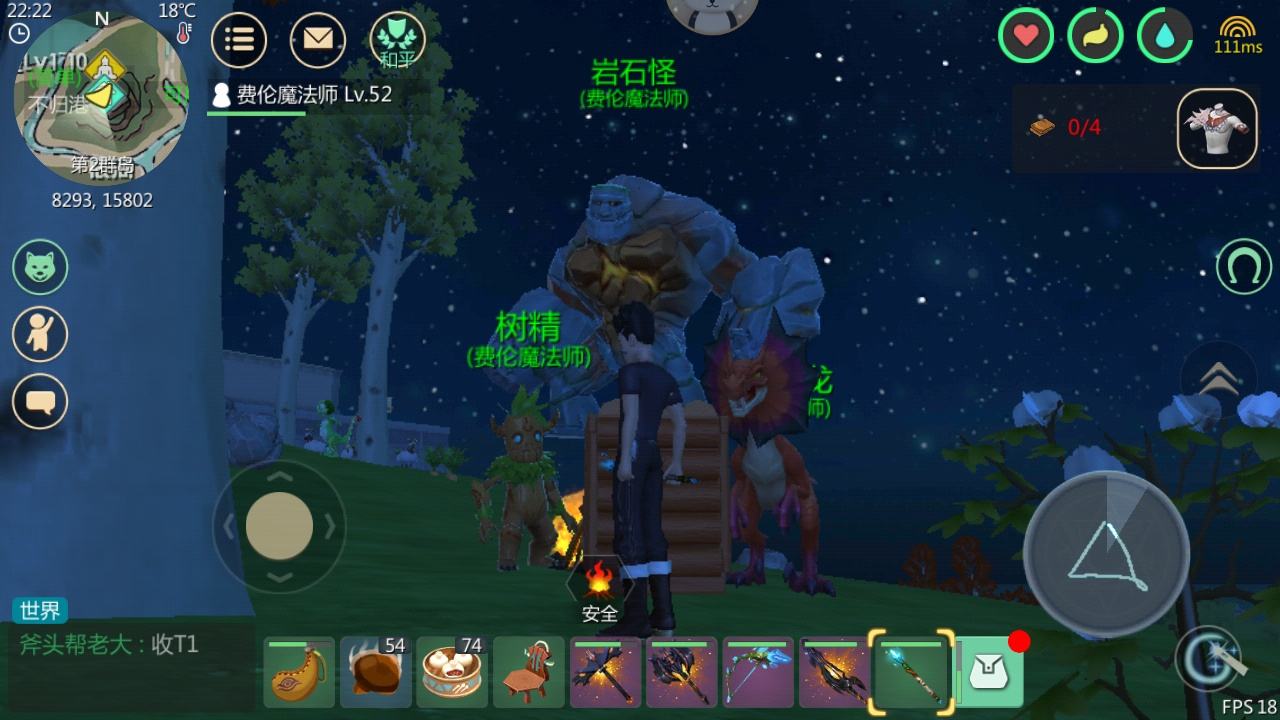Viewport: 1280px width, 720px height.
Task: Open the circular minimap
Action: point(100,100)
